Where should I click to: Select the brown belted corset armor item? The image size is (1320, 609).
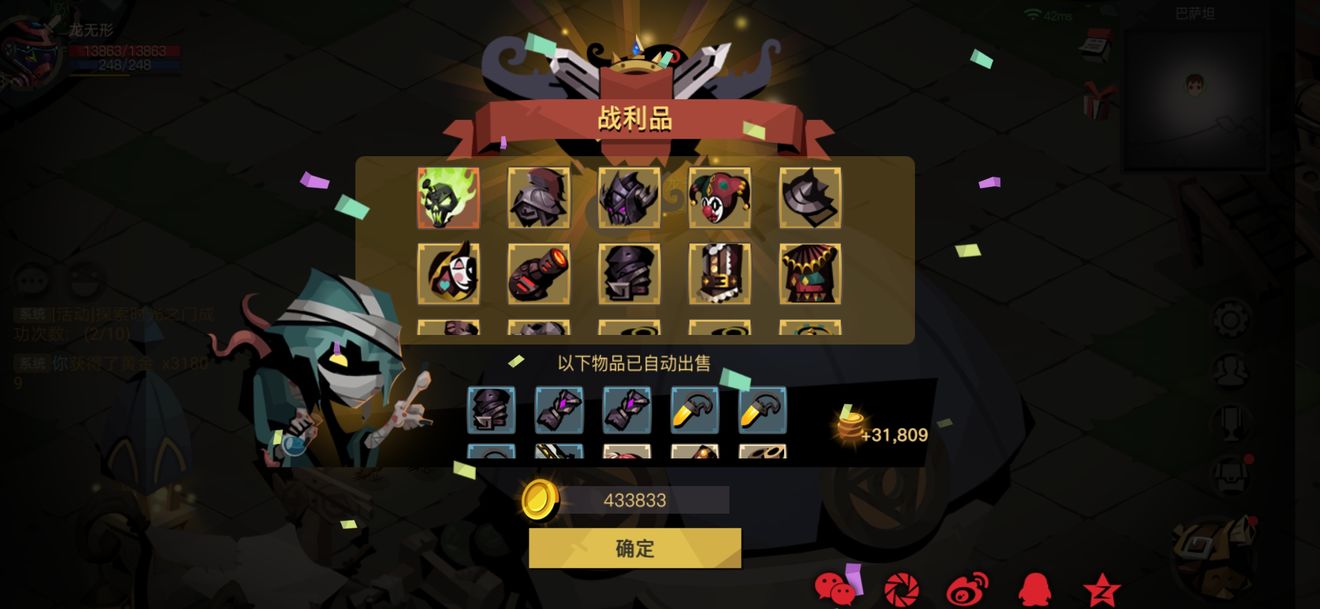(x=719, y=273)
